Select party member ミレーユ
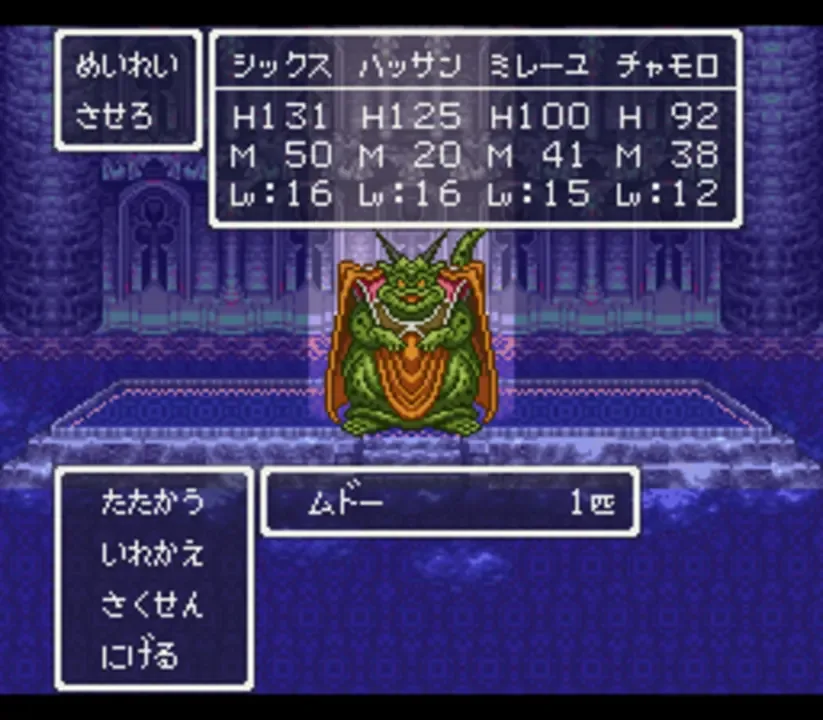Image resolution: width=823 pixels, height=720 pixels. pos(538,67)
